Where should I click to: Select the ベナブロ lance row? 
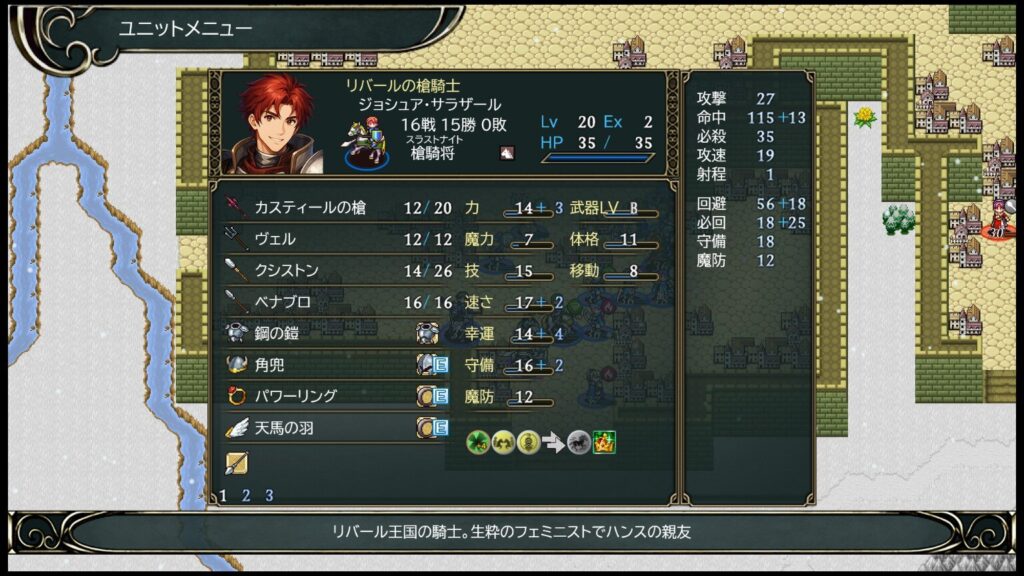330,302
